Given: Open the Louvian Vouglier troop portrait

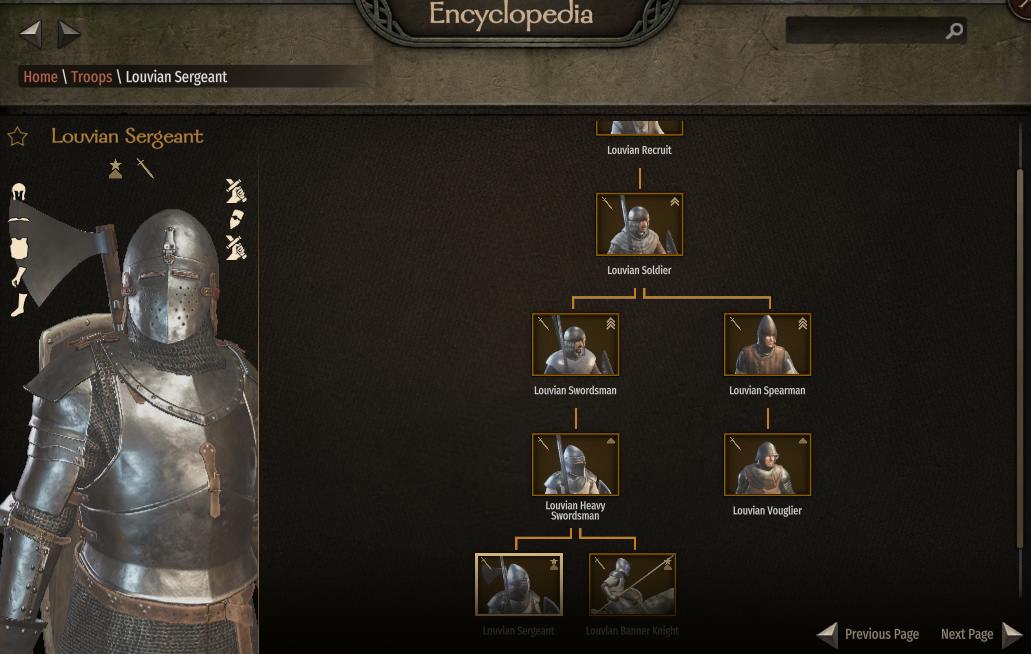Looking at the screenshot, I should click(767, 464).
